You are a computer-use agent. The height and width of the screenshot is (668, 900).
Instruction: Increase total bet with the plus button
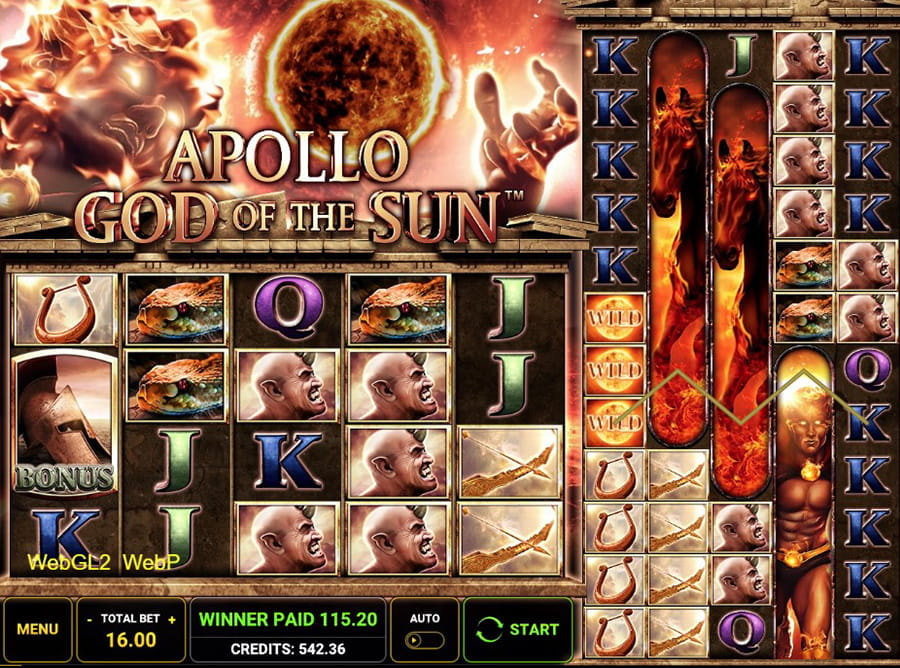(171, 620)
